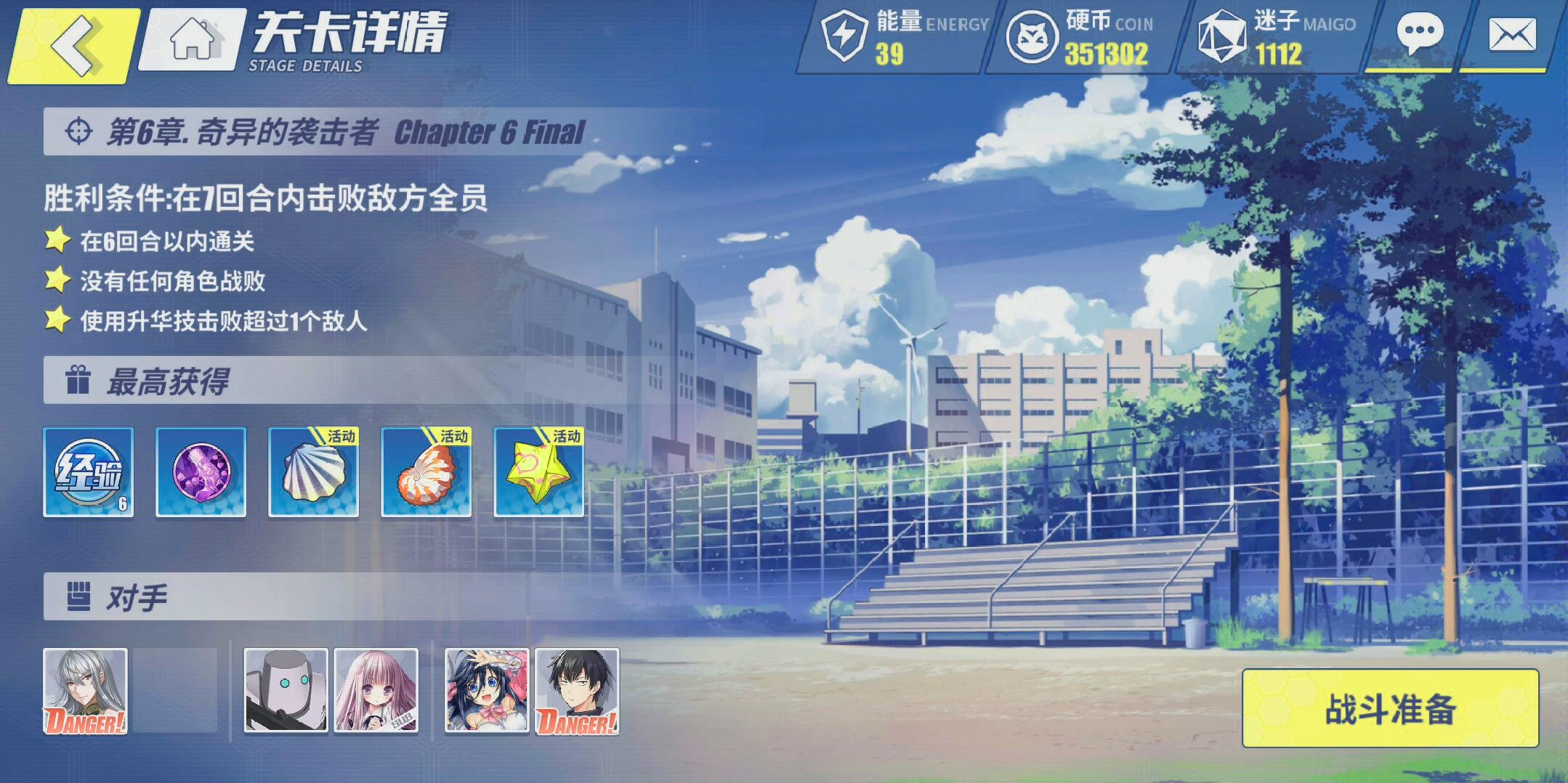Image resolution: width=1568 pixels, height=783 pixels.
Task: Inspect the purple orb reward item
Action: pos(201,472)
